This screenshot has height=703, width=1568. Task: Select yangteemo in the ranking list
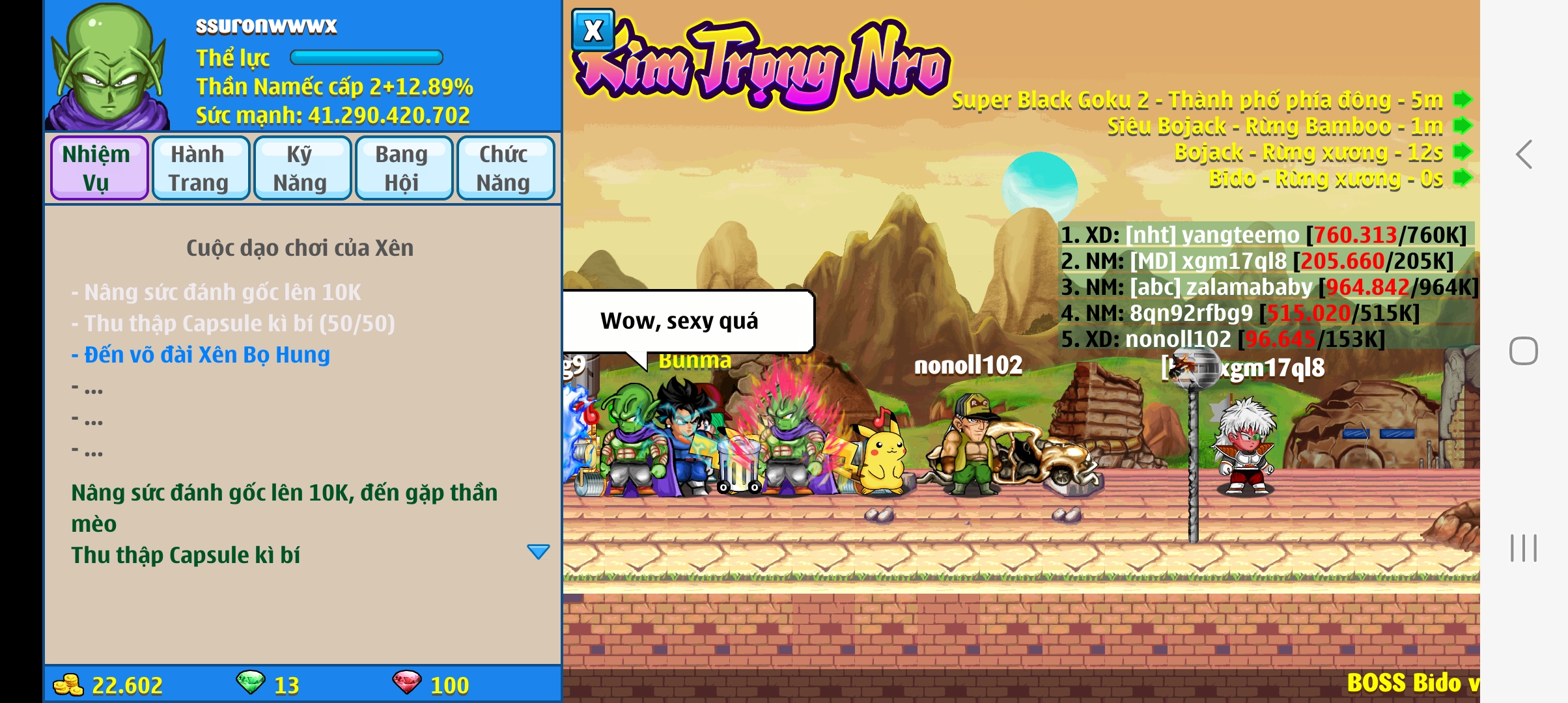click(x=1263, y=235)
